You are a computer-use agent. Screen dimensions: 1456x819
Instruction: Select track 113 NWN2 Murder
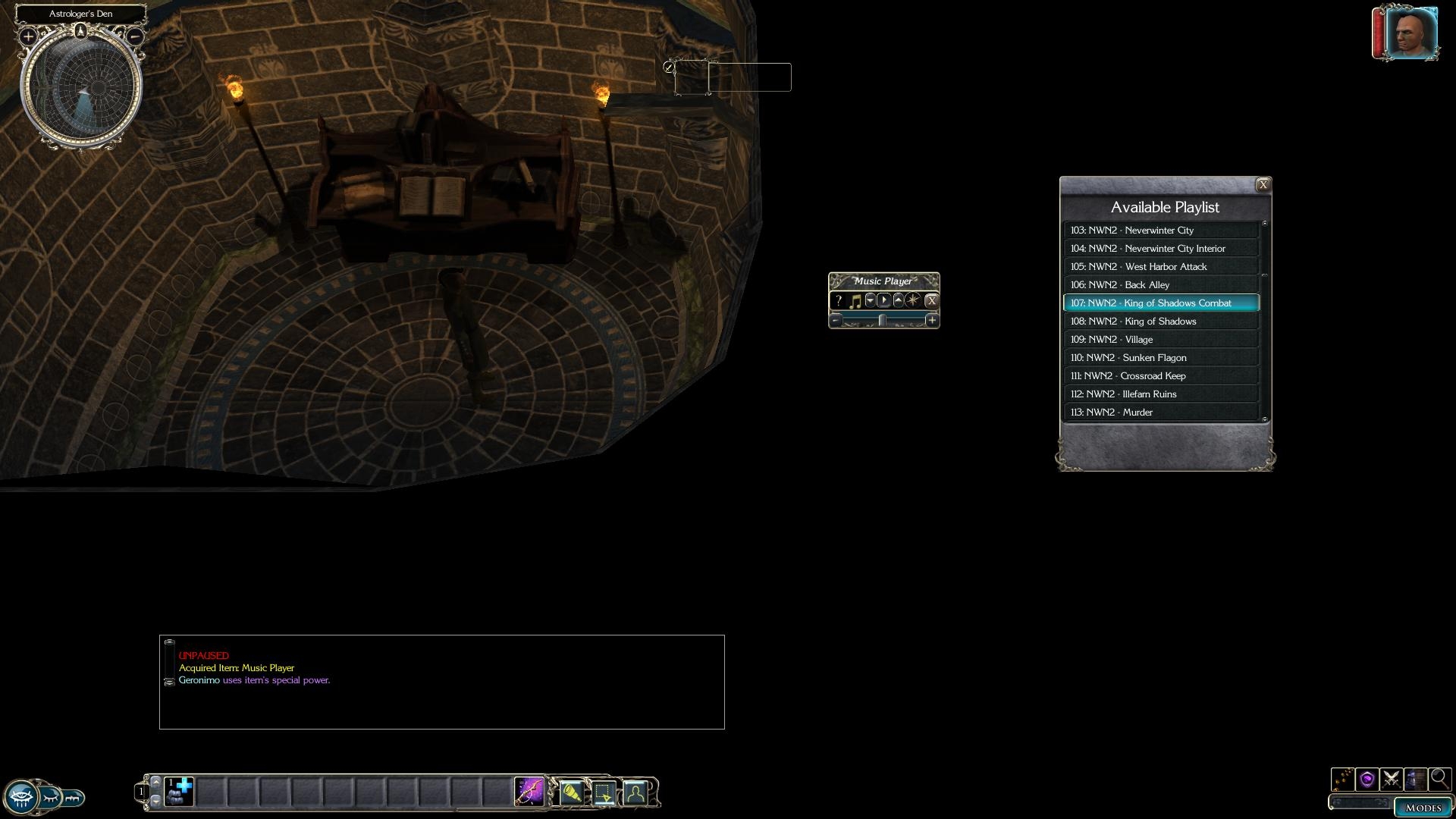tap(1160, 413)
